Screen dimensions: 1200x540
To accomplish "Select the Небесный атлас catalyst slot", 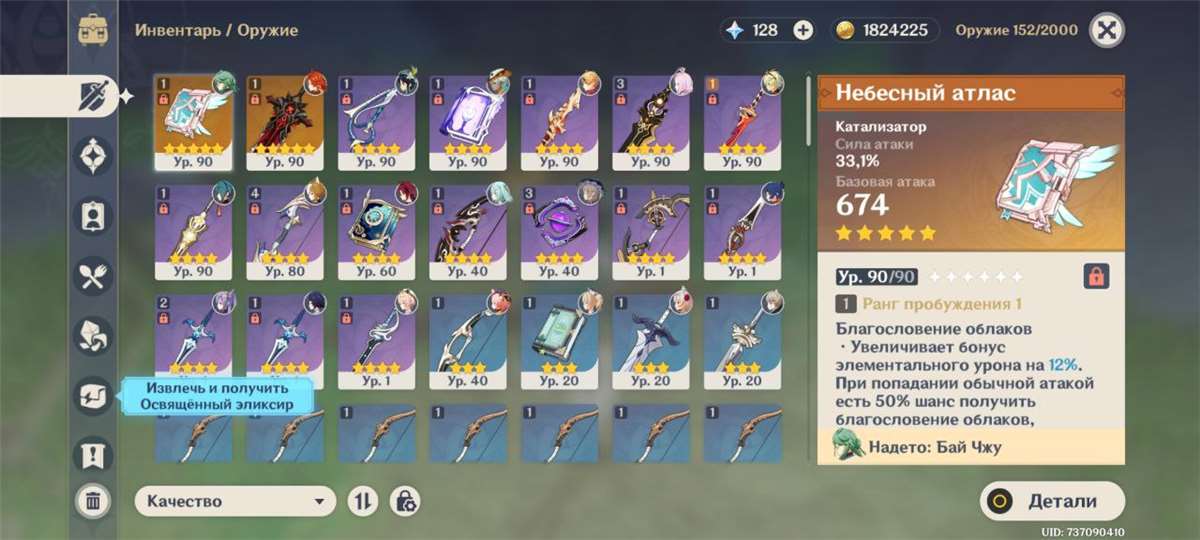I will [x=194, y=122].
